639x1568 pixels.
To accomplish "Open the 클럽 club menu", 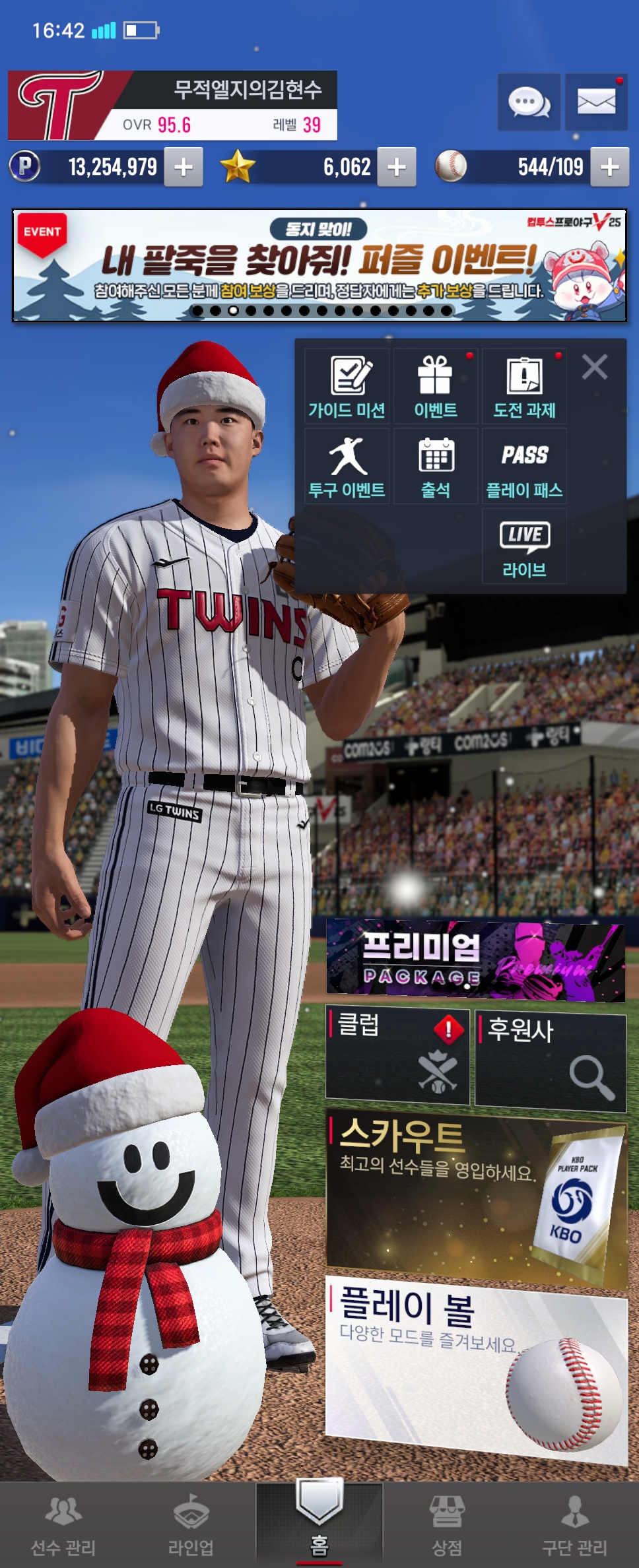I will 398,1055.
